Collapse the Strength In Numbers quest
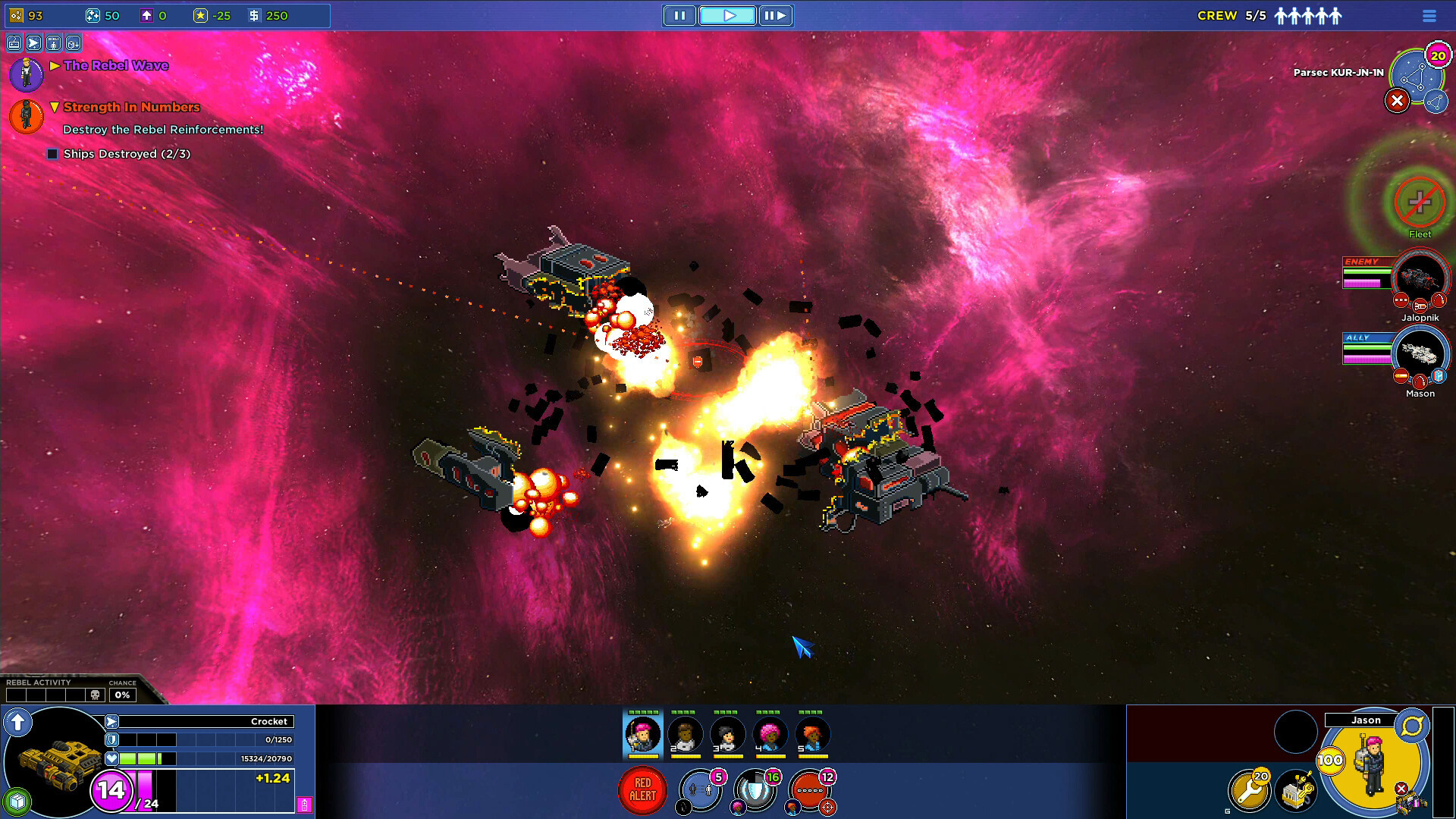The width and height of the screenshot is (1456, 819). 55,107
